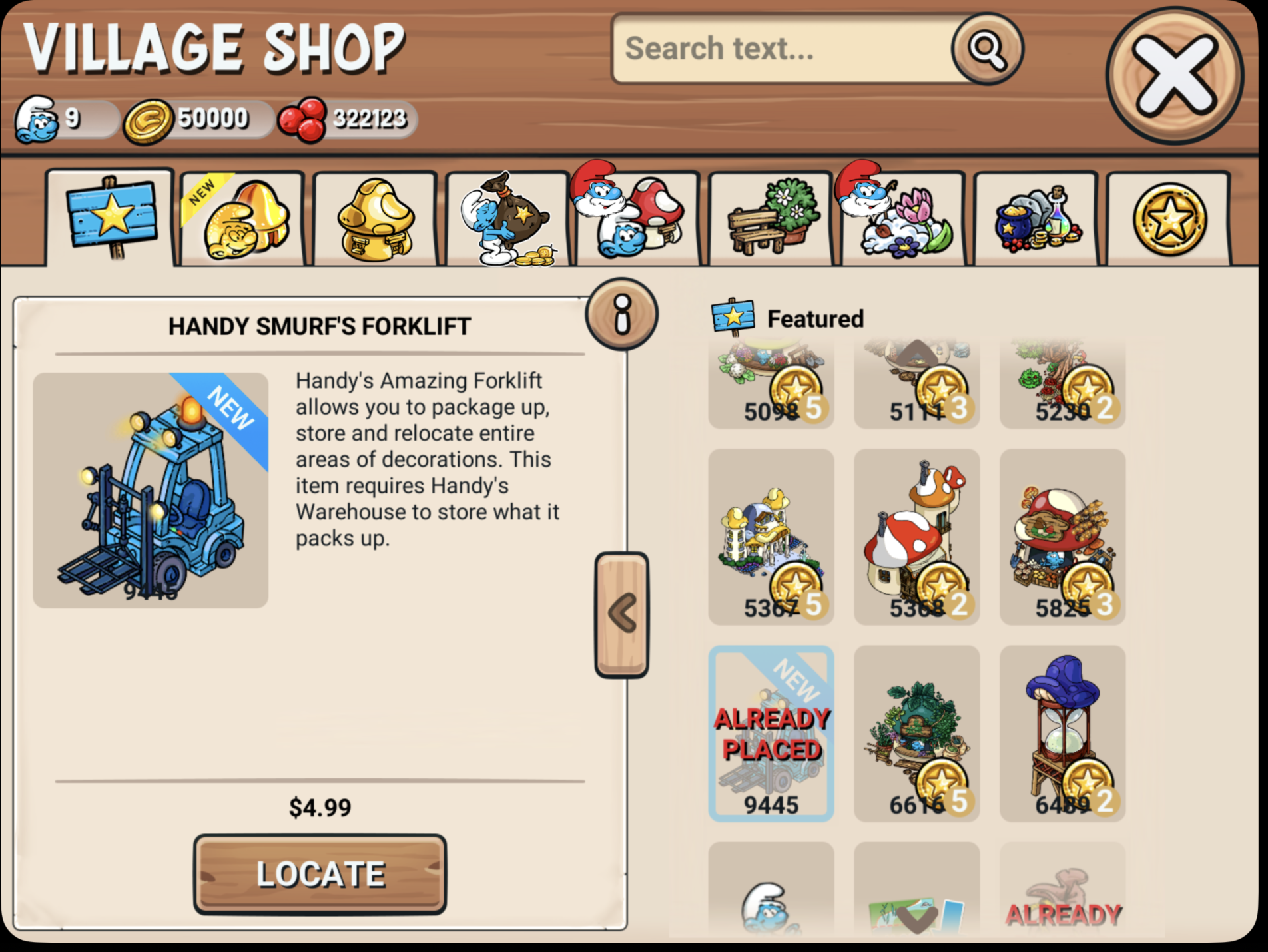Tap the info button beside Handy Smurf's Forklift
The height and width of the screenshot is (952, 1268).
pos(622,315)
